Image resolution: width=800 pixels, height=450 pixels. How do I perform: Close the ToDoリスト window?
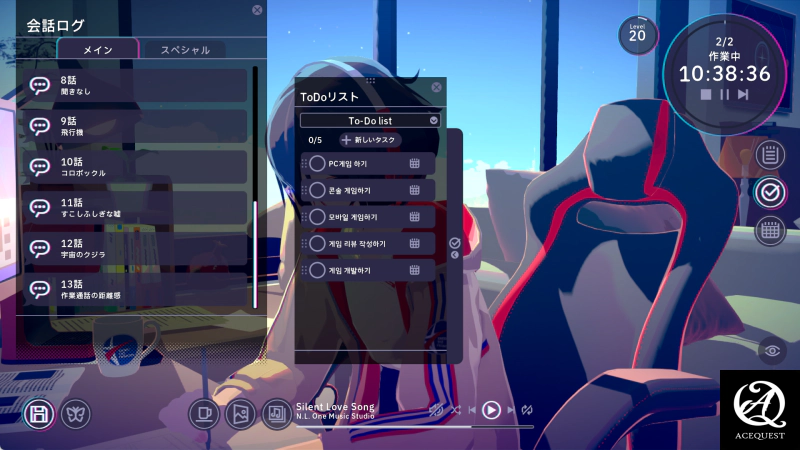pyautogui.click(x=436, y=87)
